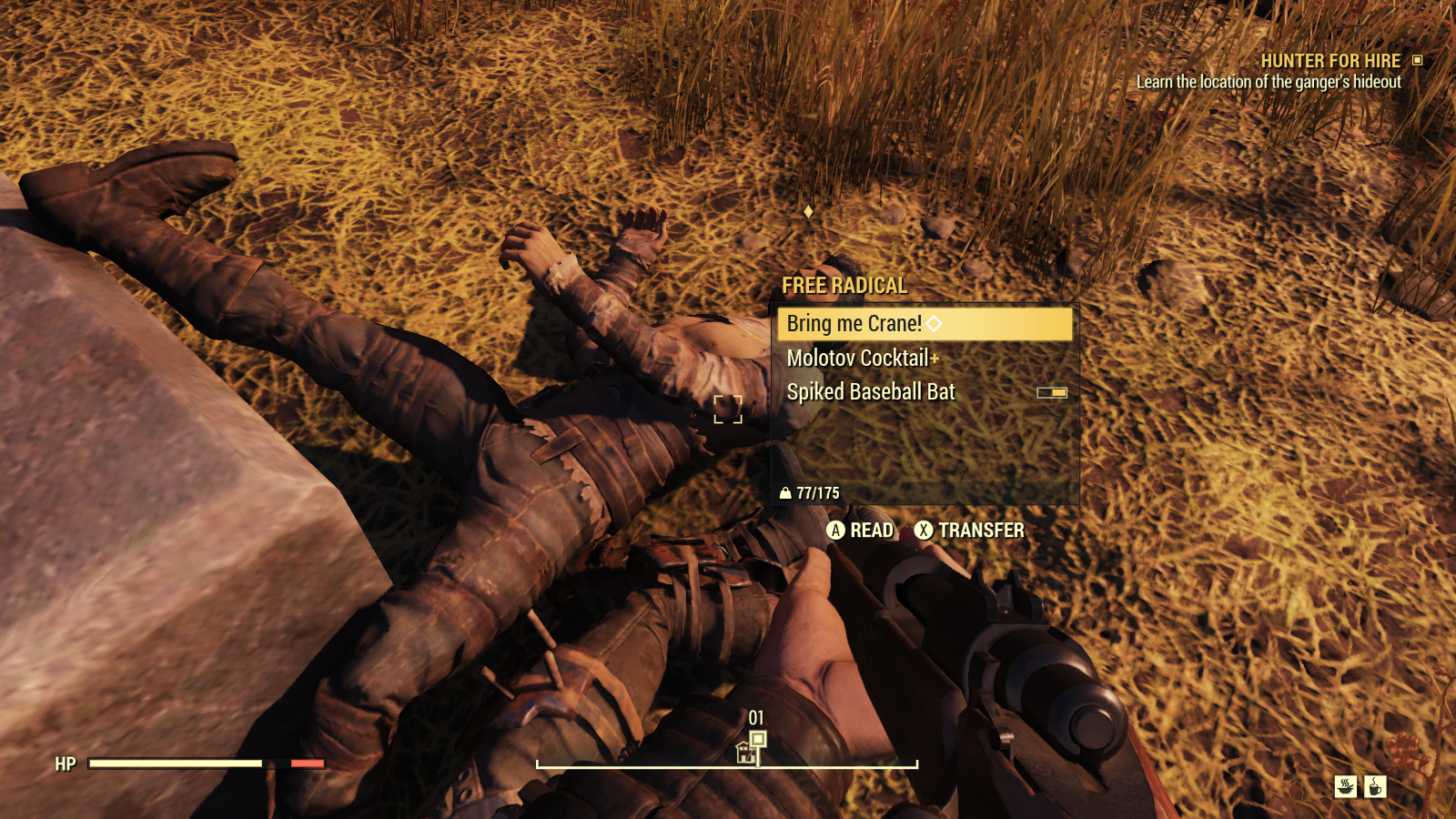Select the house marker on the compass

point(744,752)
